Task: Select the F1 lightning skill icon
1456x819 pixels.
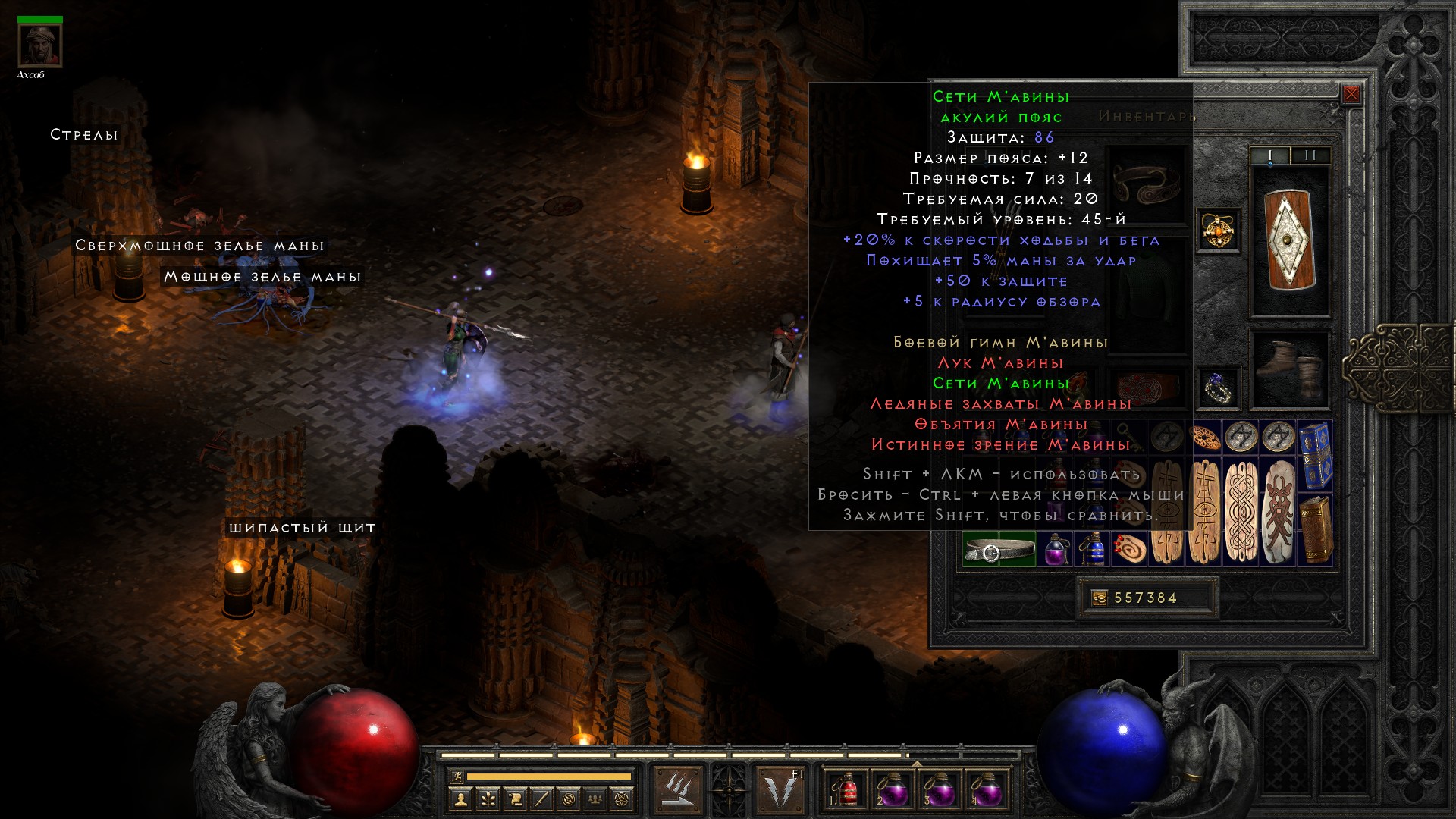Action: (x=781, y=790)
